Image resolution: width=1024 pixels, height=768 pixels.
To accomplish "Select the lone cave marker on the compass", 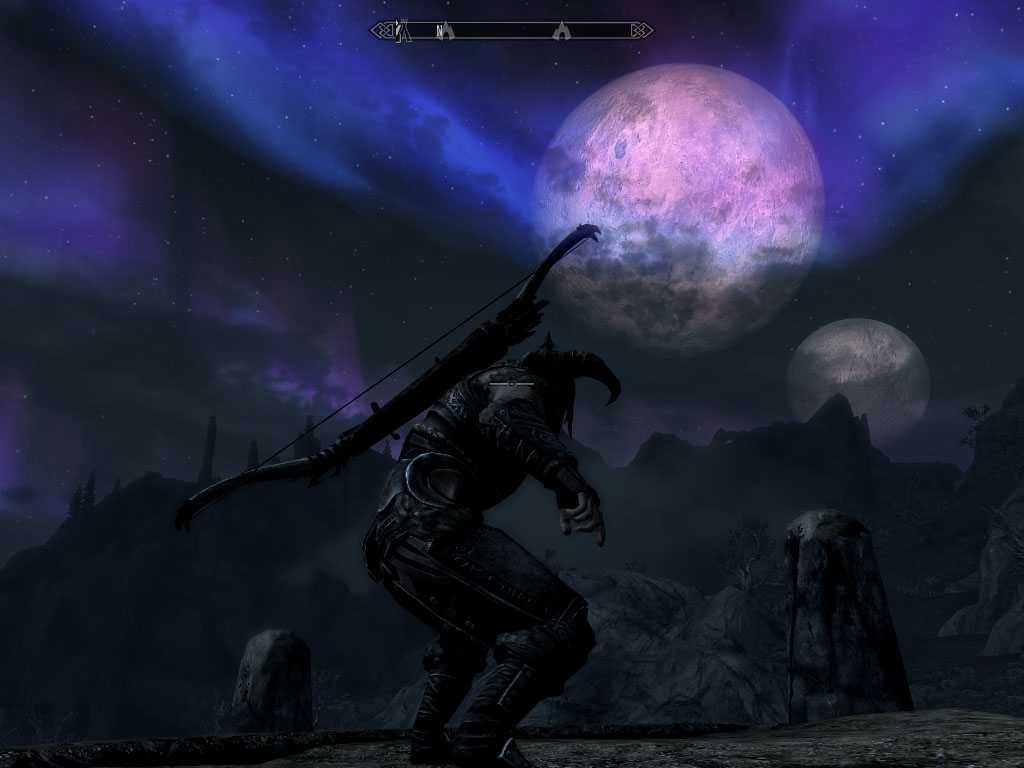I will [x=563, y=31].
